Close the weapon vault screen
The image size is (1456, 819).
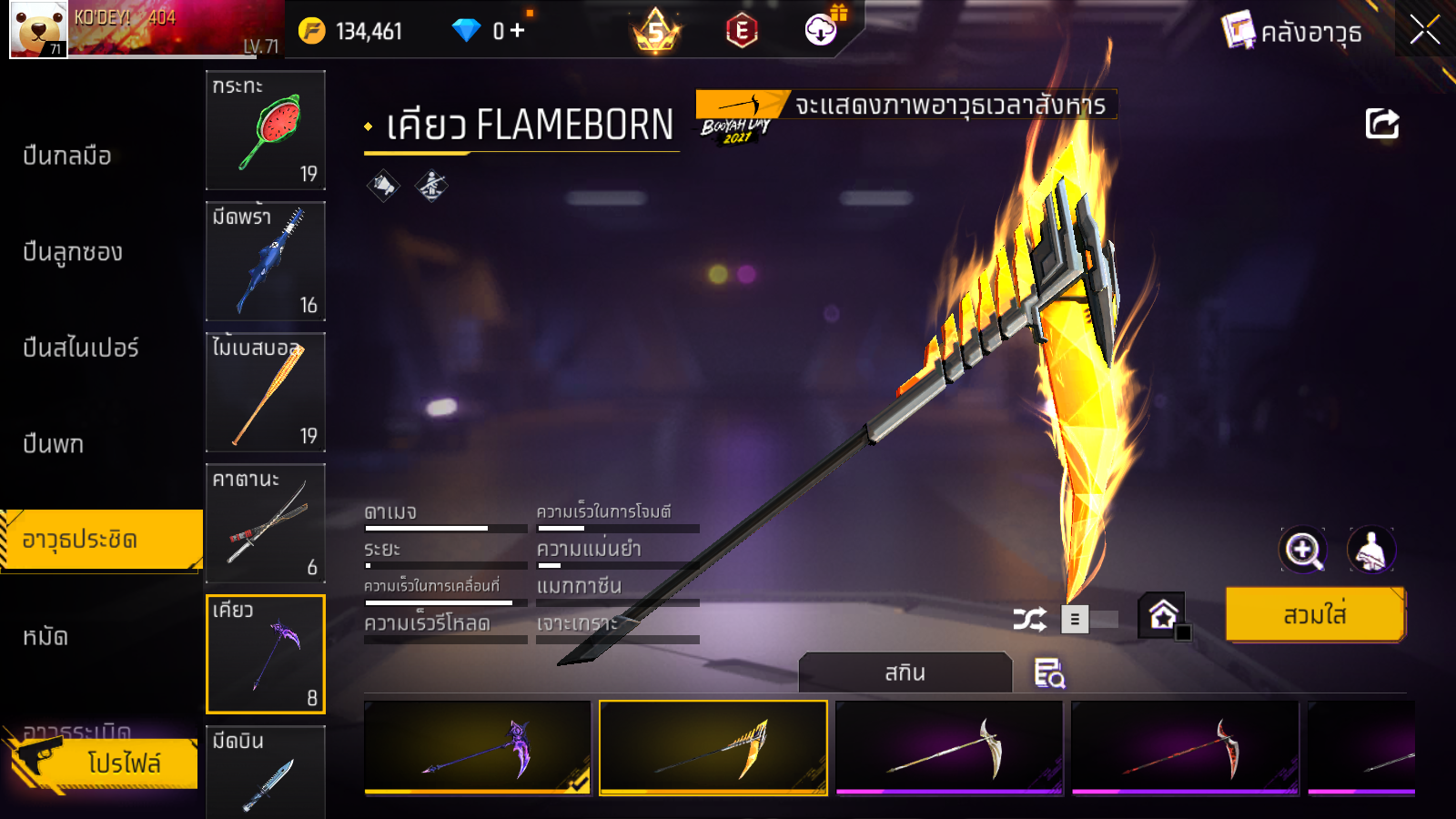click(x=1424, y=30)
